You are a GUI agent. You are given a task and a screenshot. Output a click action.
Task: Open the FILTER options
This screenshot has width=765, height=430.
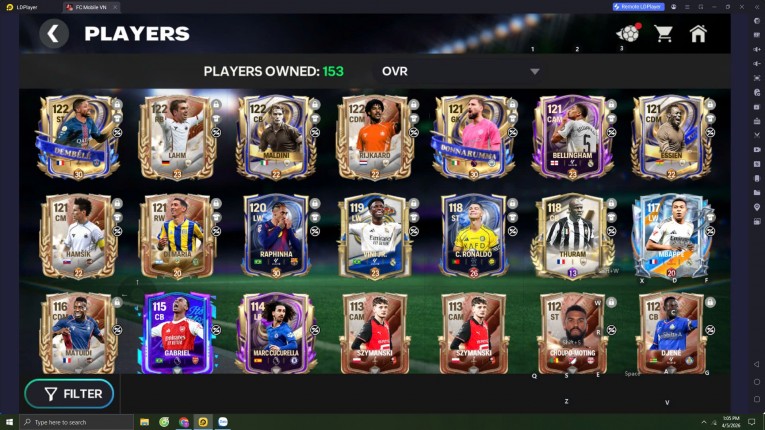[70, 394]
